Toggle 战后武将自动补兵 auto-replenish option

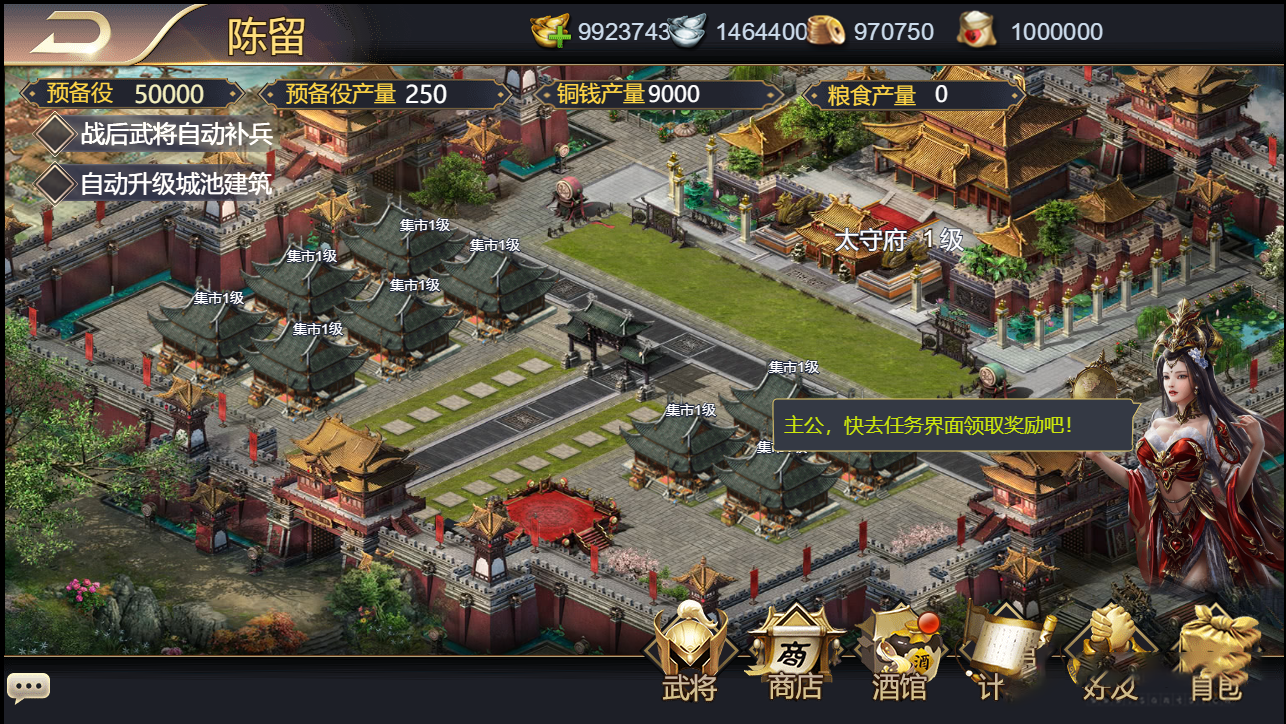[56, 134]
